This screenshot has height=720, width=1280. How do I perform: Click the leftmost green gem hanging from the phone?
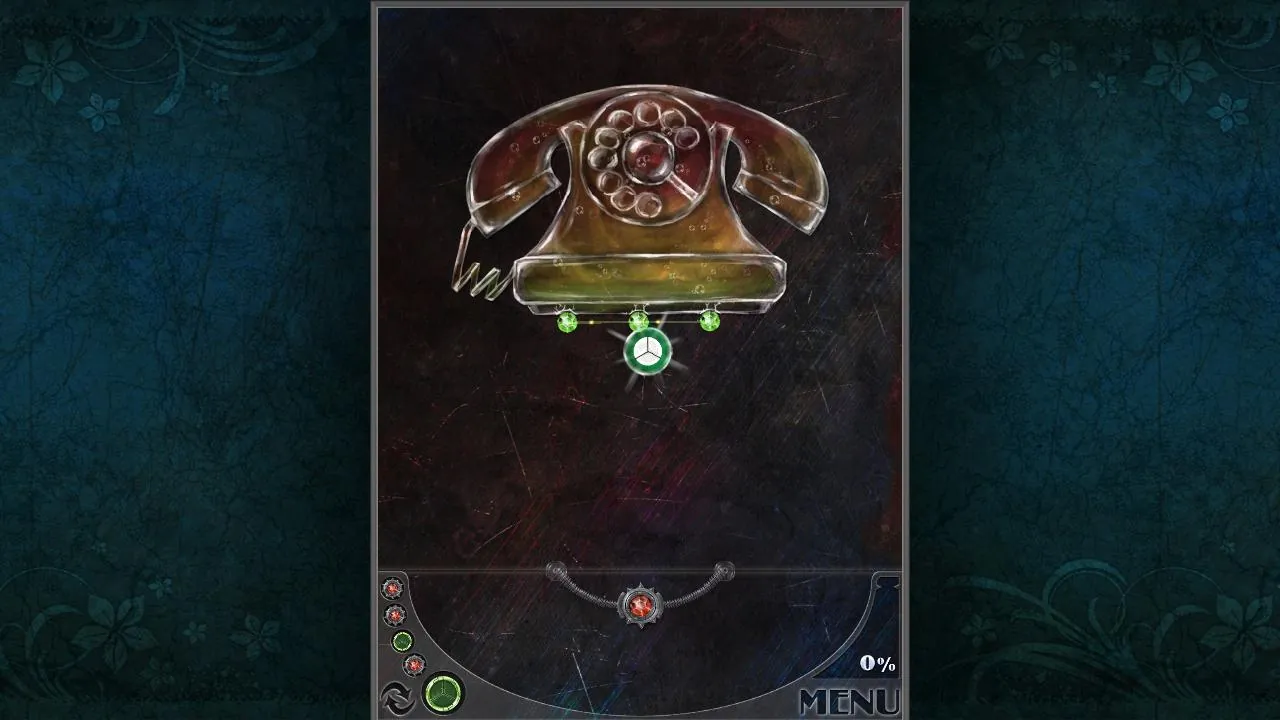[x=566, y=323]
